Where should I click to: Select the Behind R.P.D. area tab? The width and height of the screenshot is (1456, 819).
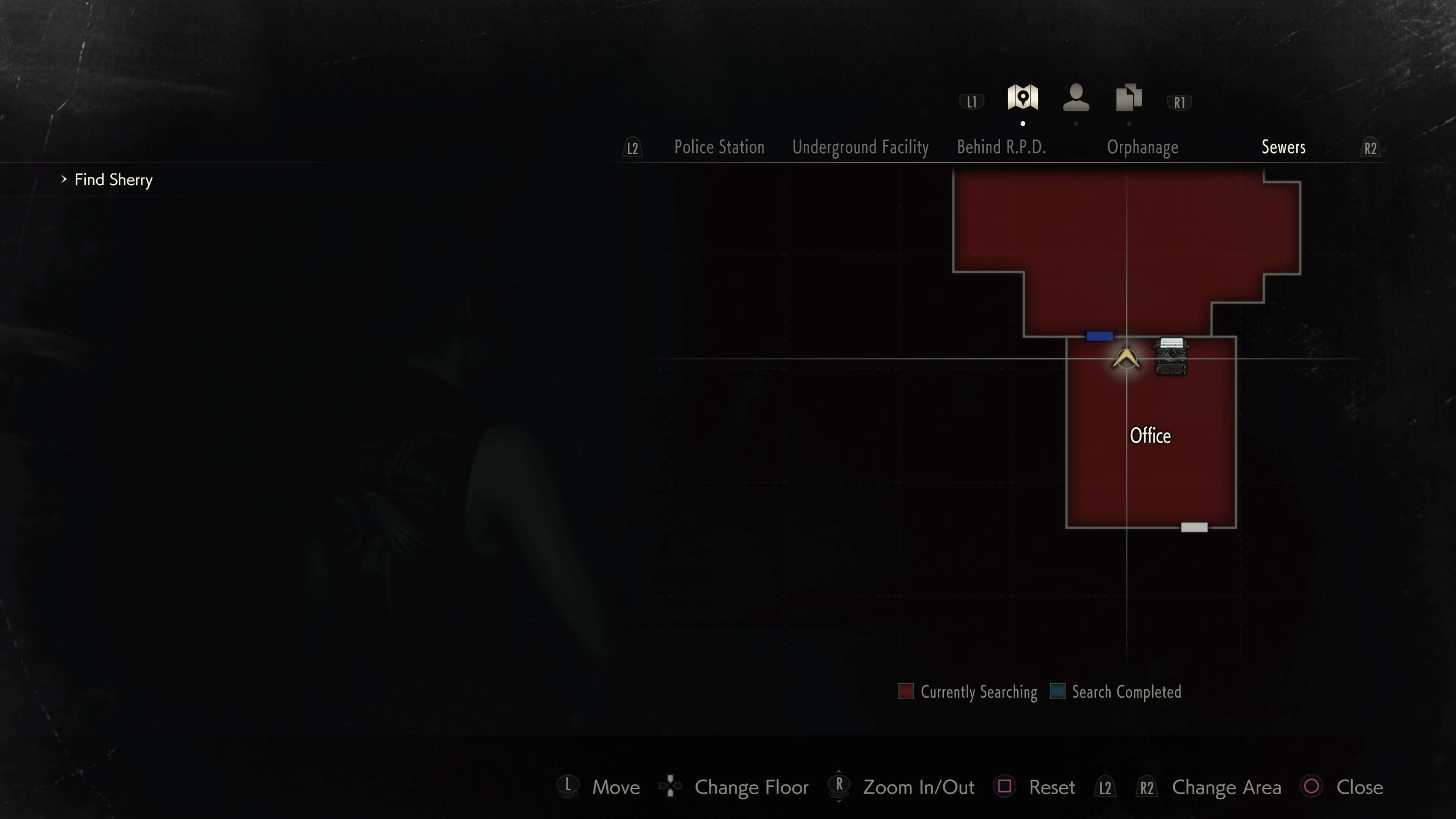(x=1001, y=147)
